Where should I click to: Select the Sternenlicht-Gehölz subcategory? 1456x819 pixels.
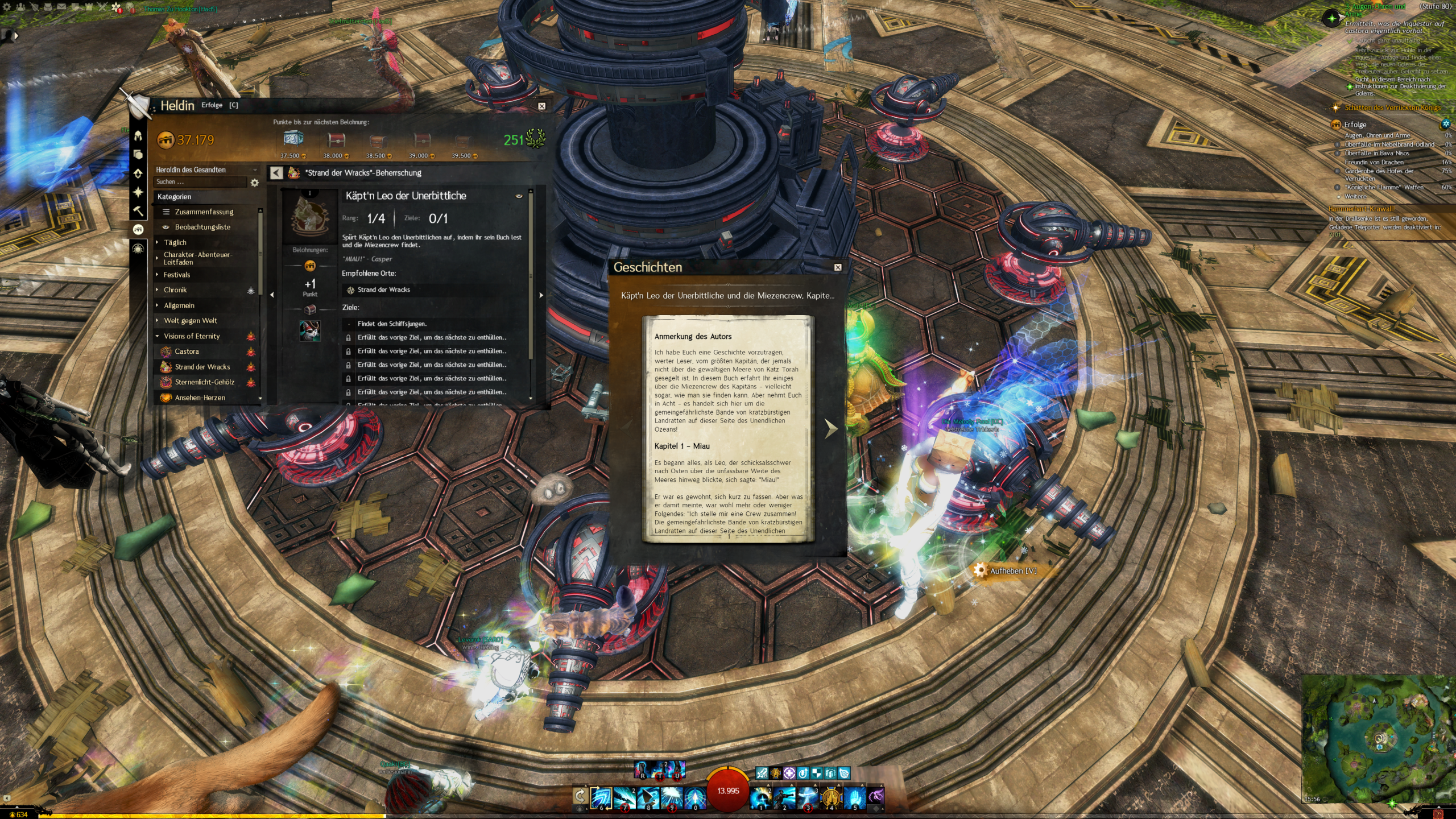(x=204, y=382)
